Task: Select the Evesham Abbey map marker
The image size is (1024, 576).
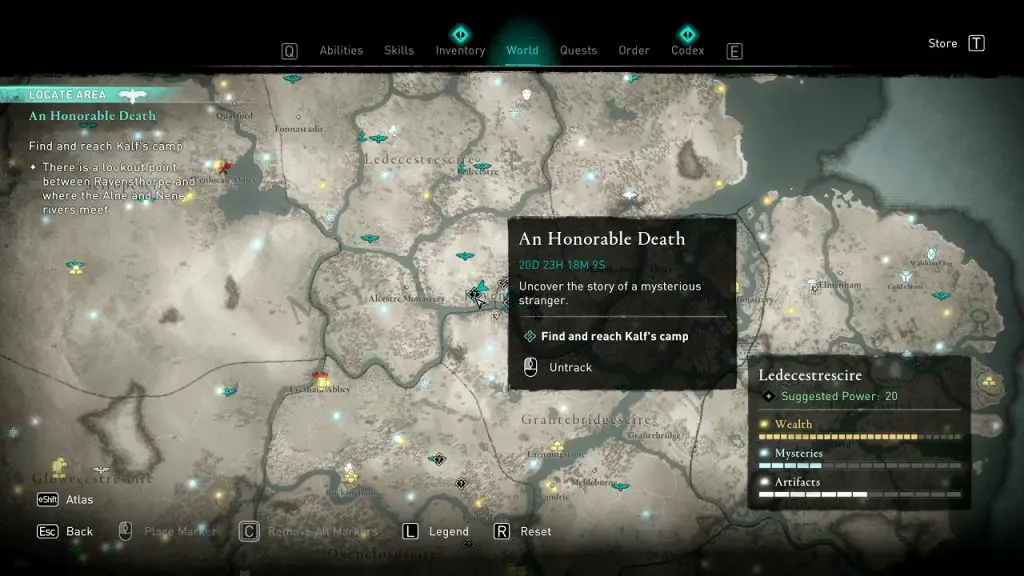Action: 321,378
